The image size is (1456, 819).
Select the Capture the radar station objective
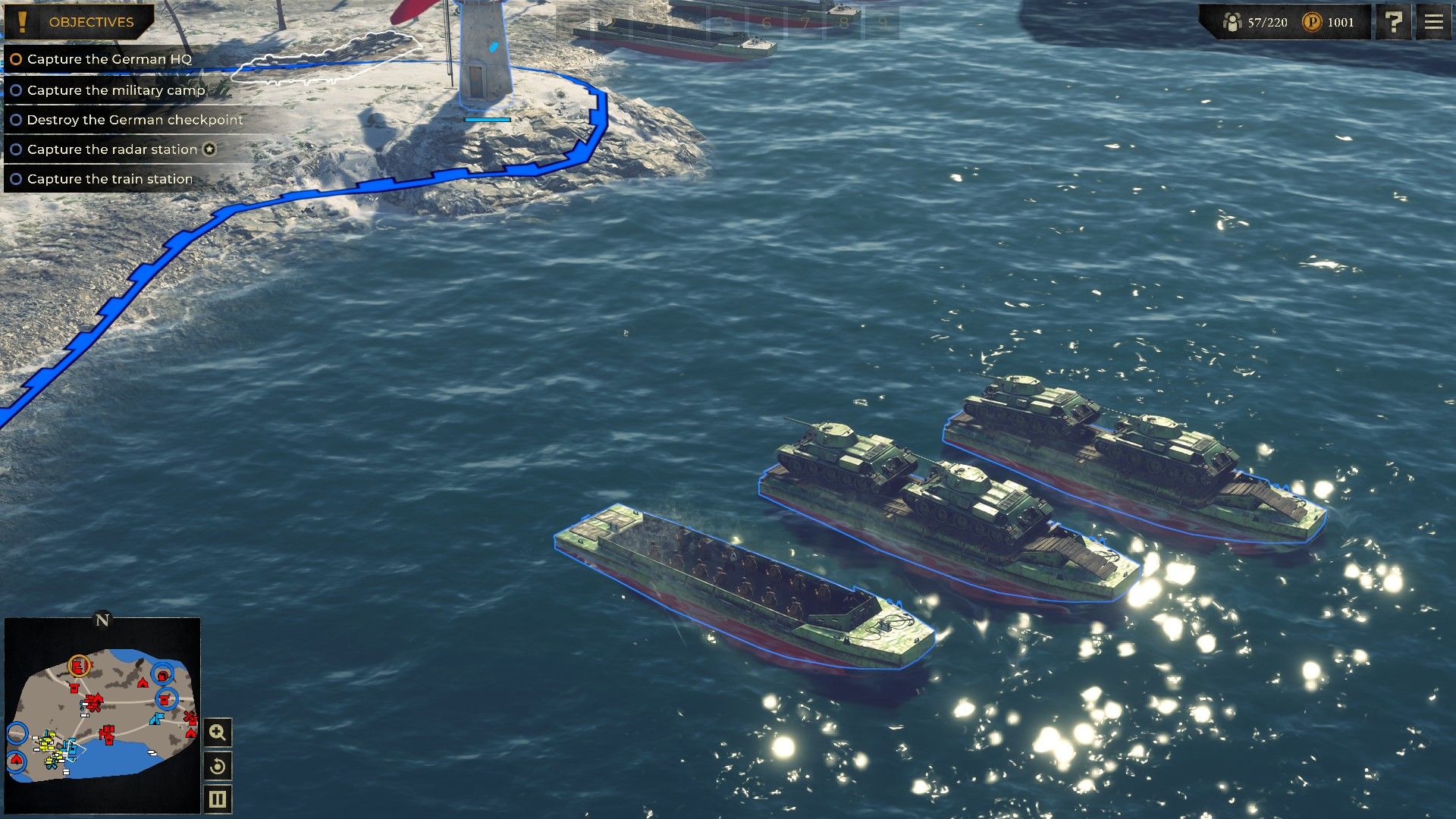click(111, 149)
